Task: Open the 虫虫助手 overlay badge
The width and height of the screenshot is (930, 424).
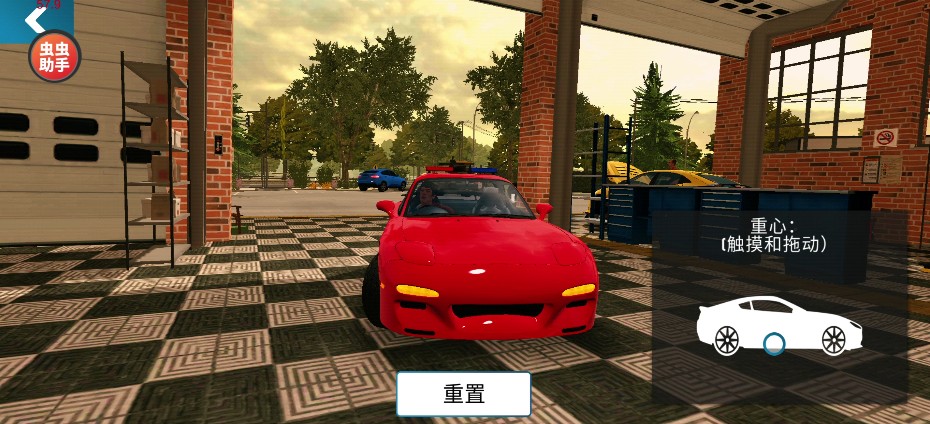Action: pos(54,56)
